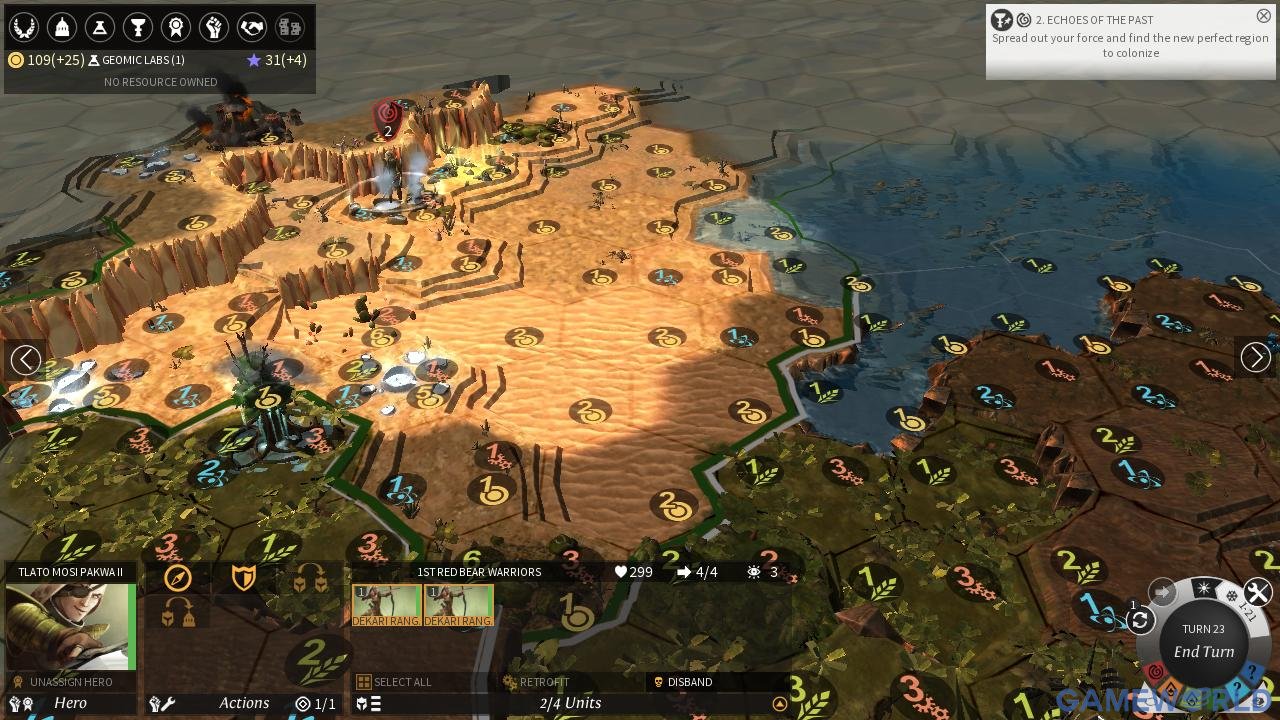Open the wrench game menu icon
1280x720 pixels.
tap(1258, 592)
